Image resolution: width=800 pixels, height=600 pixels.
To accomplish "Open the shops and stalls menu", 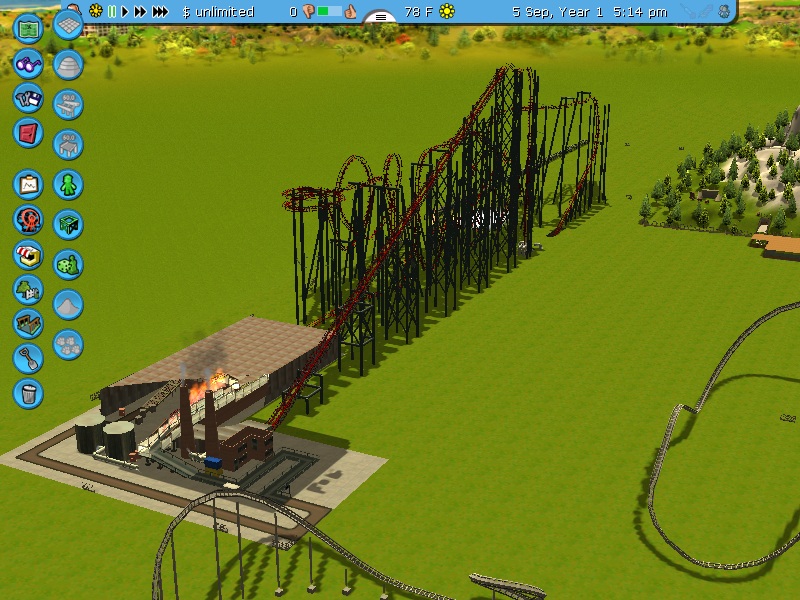I will click(28, 254).
